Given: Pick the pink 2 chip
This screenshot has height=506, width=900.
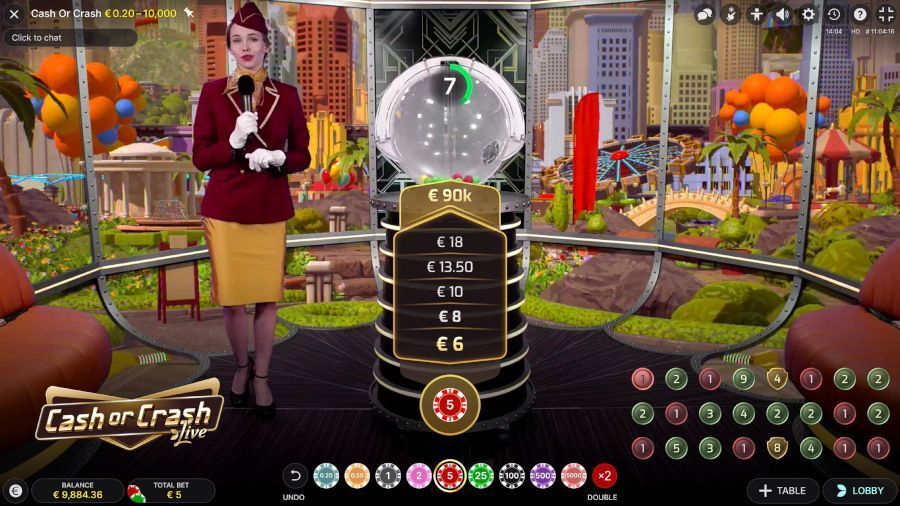Looking at the screenshot, I should [x=419, y=476].
